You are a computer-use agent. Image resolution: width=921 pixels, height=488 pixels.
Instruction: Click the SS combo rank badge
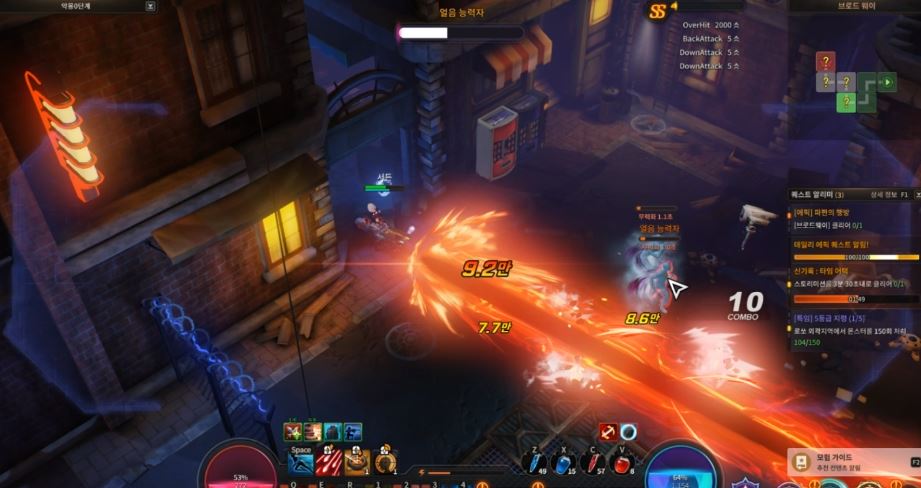tap(657, 12)
